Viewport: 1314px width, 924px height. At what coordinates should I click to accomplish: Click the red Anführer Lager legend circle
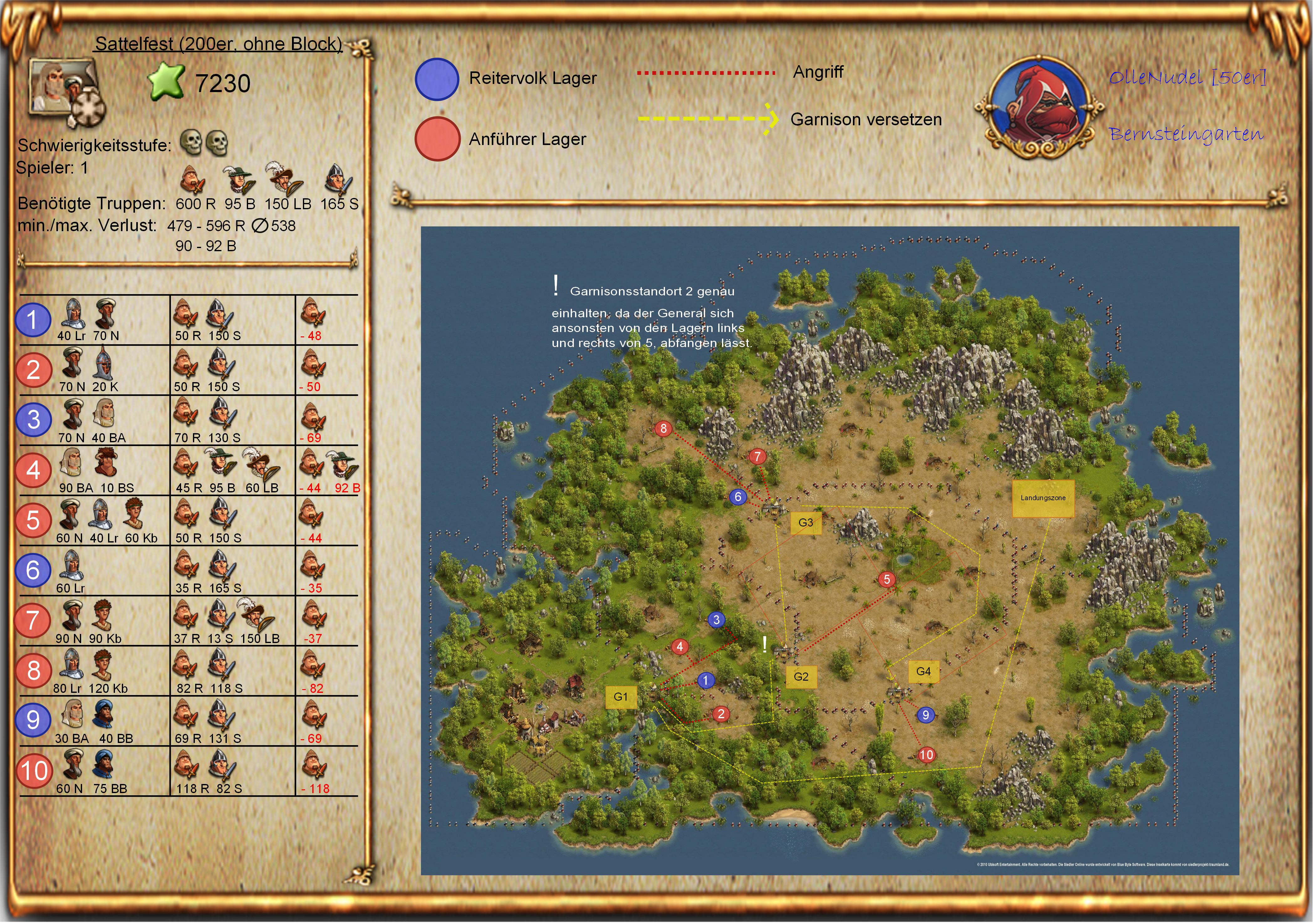pos(437,139)
